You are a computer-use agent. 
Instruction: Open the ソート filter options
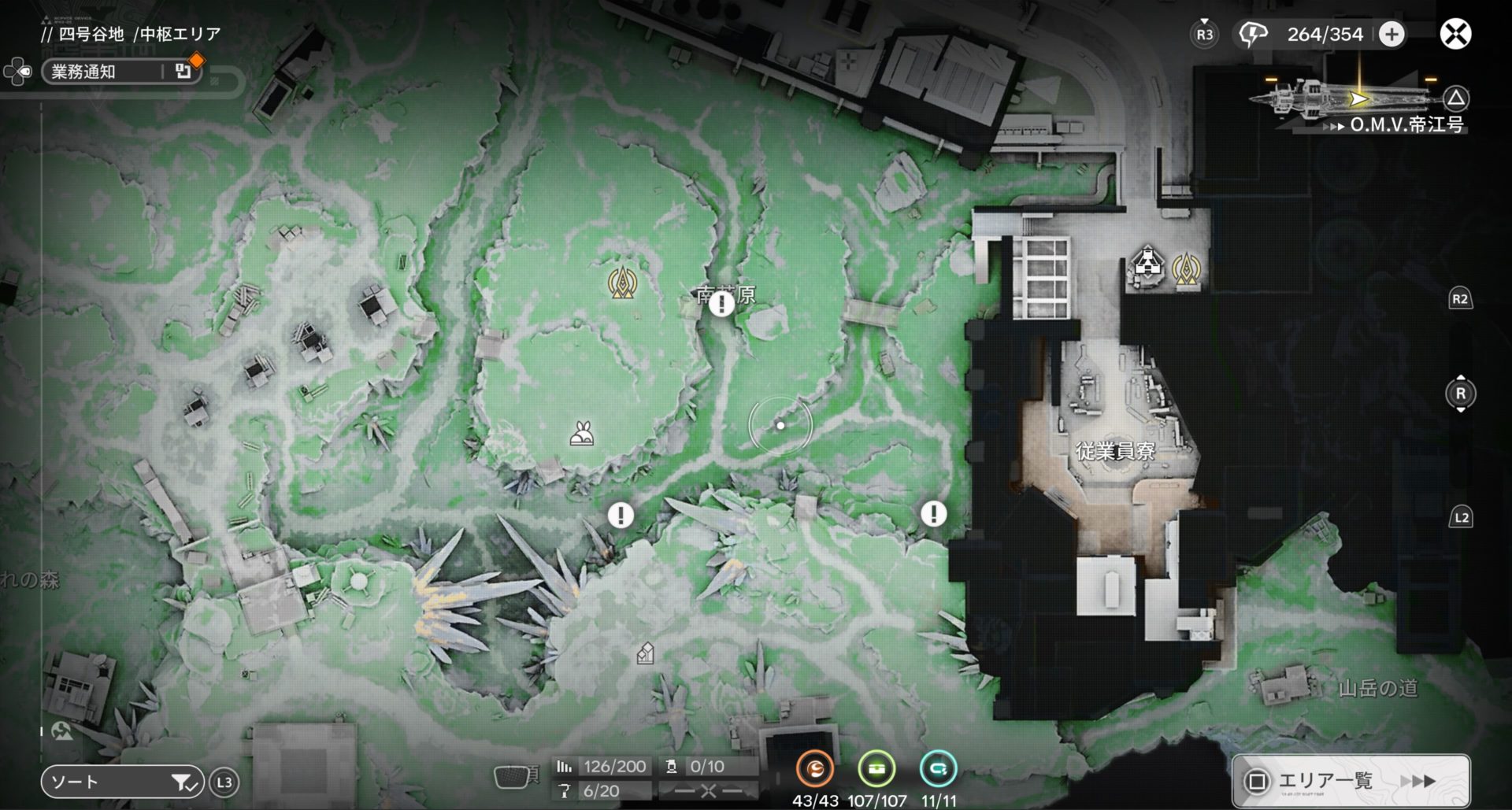click(x=122, y=782)
